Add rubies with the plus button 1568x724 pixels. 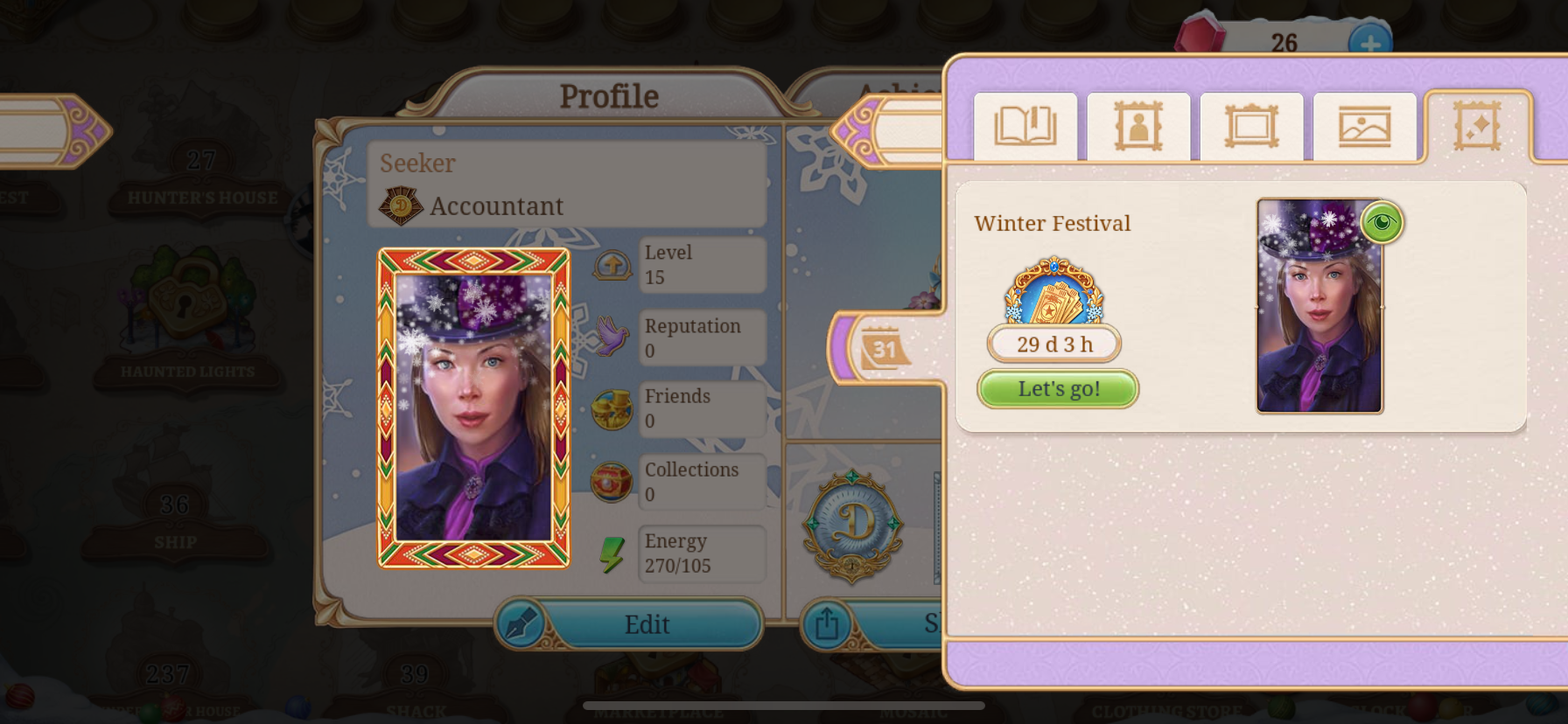coord(1369,43)
